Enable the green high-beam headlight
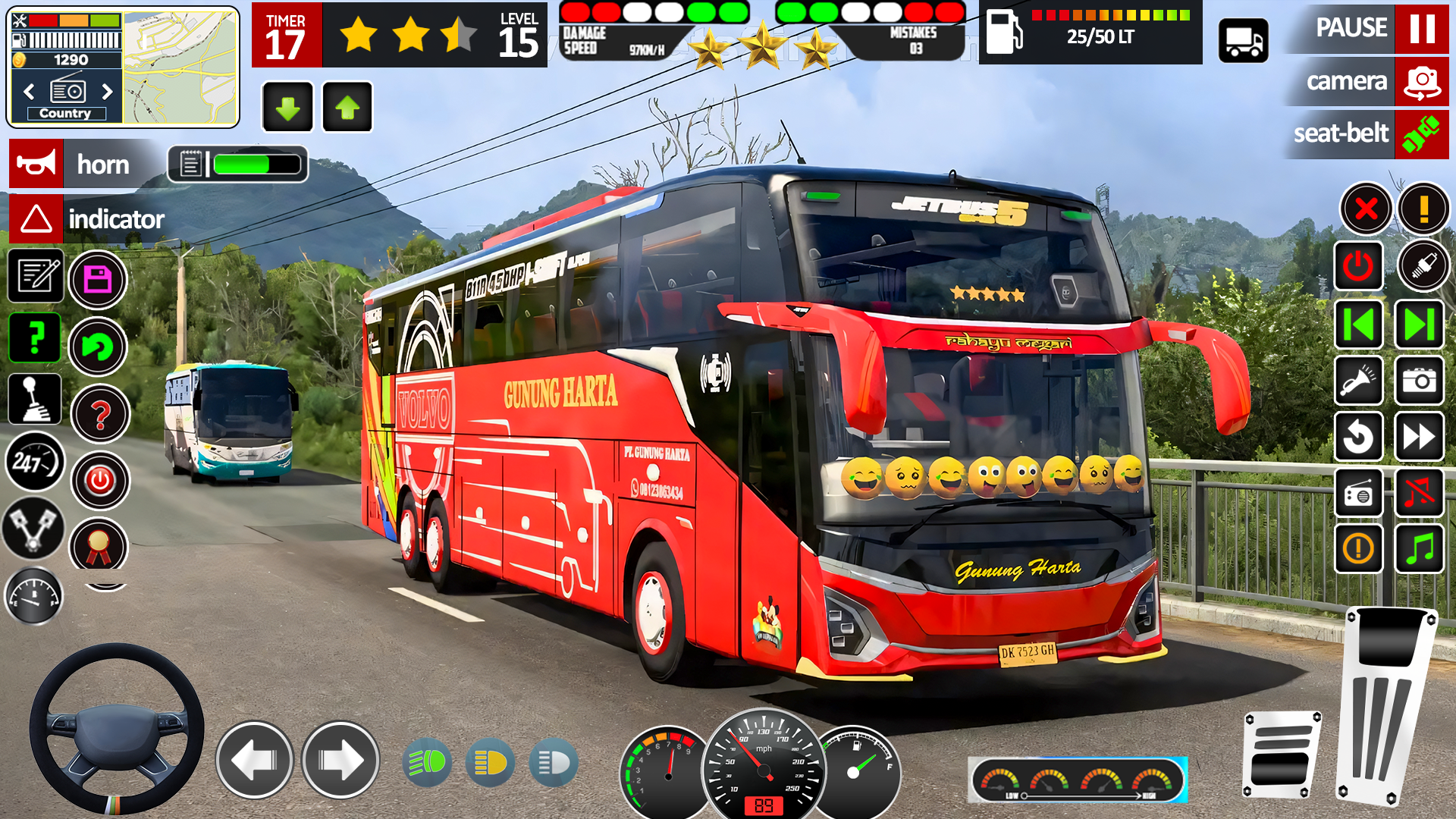The height and width of the screenshot is (819, 1456). pyautogui.click(x=427, y=762)
